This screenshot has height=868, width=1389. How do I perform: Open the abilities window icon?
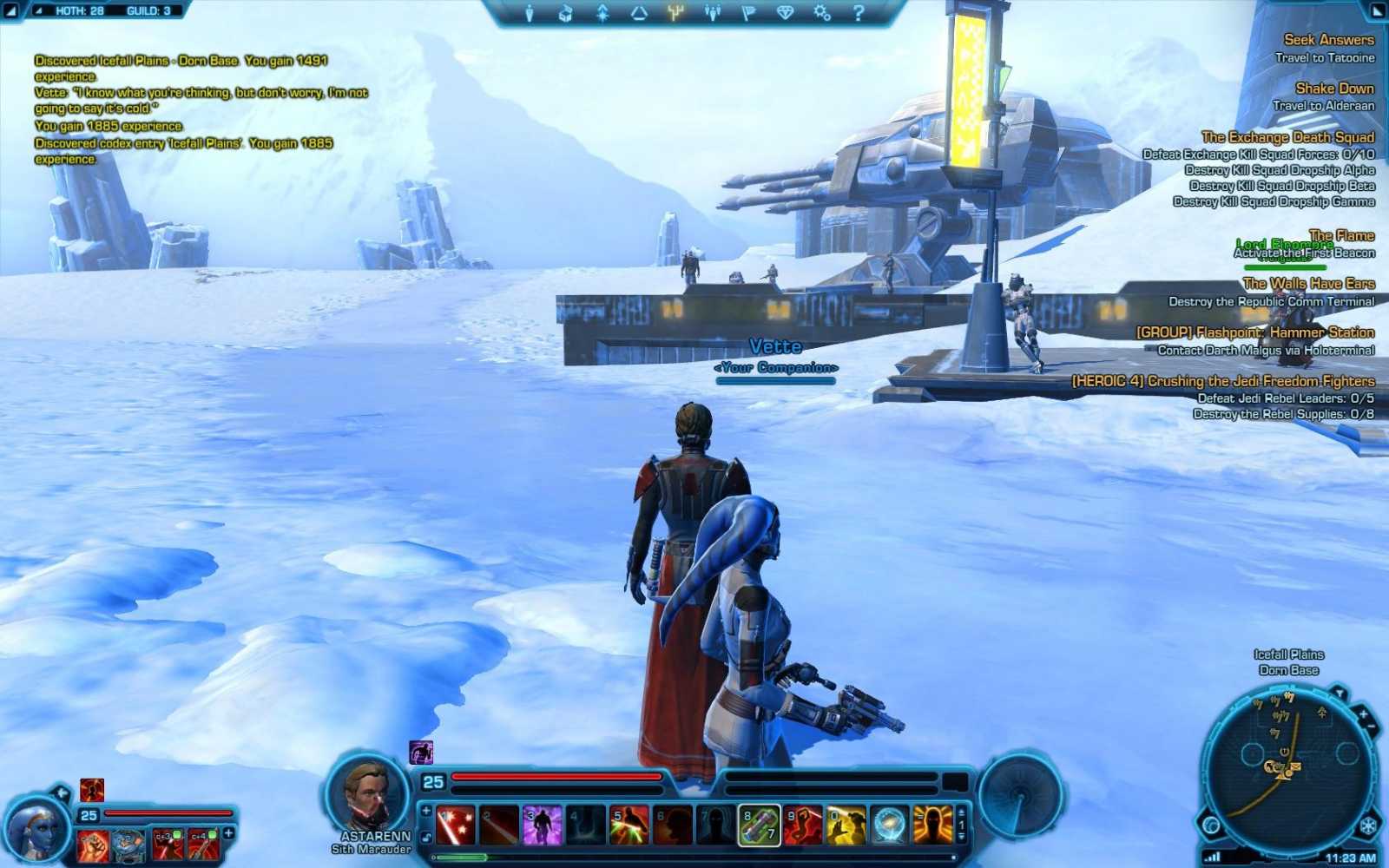[x=602, y=13]
